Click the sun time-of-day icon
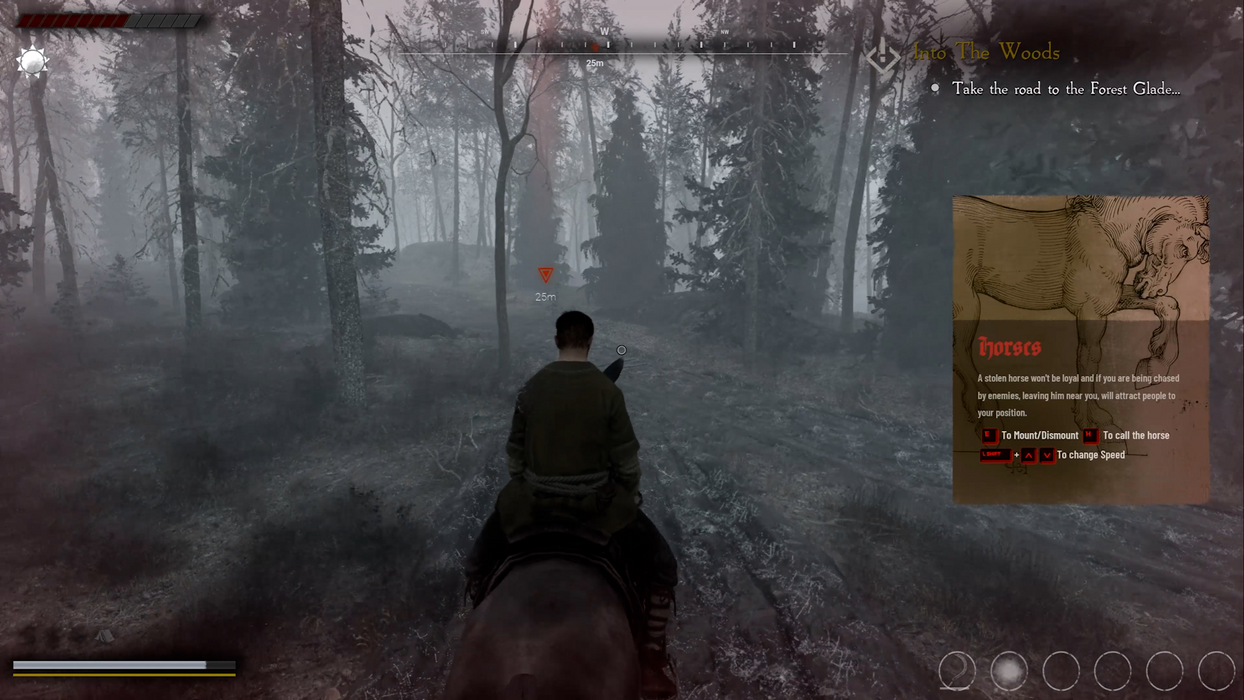This screenshot has height=700, width=1244. (x=32, y=62)
